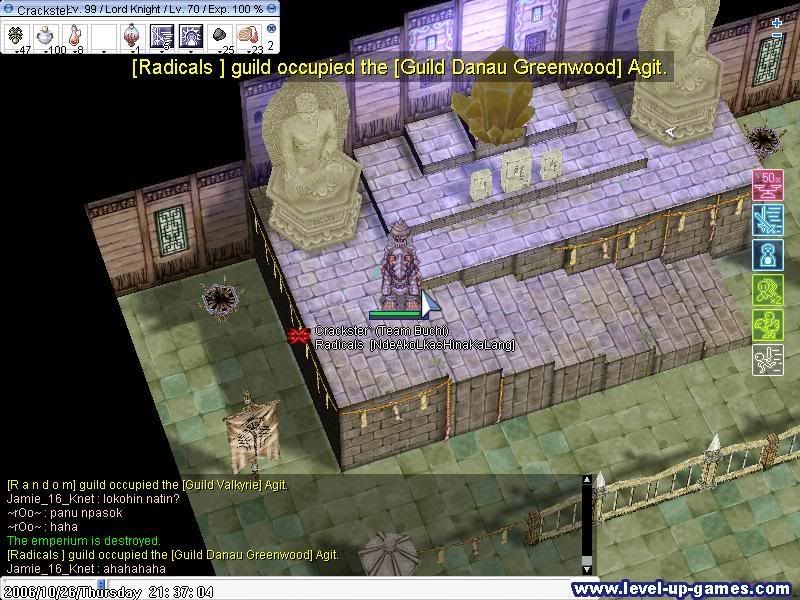
Task: Select the red potion flask with 8 left
Action: [x=73, y=36]
